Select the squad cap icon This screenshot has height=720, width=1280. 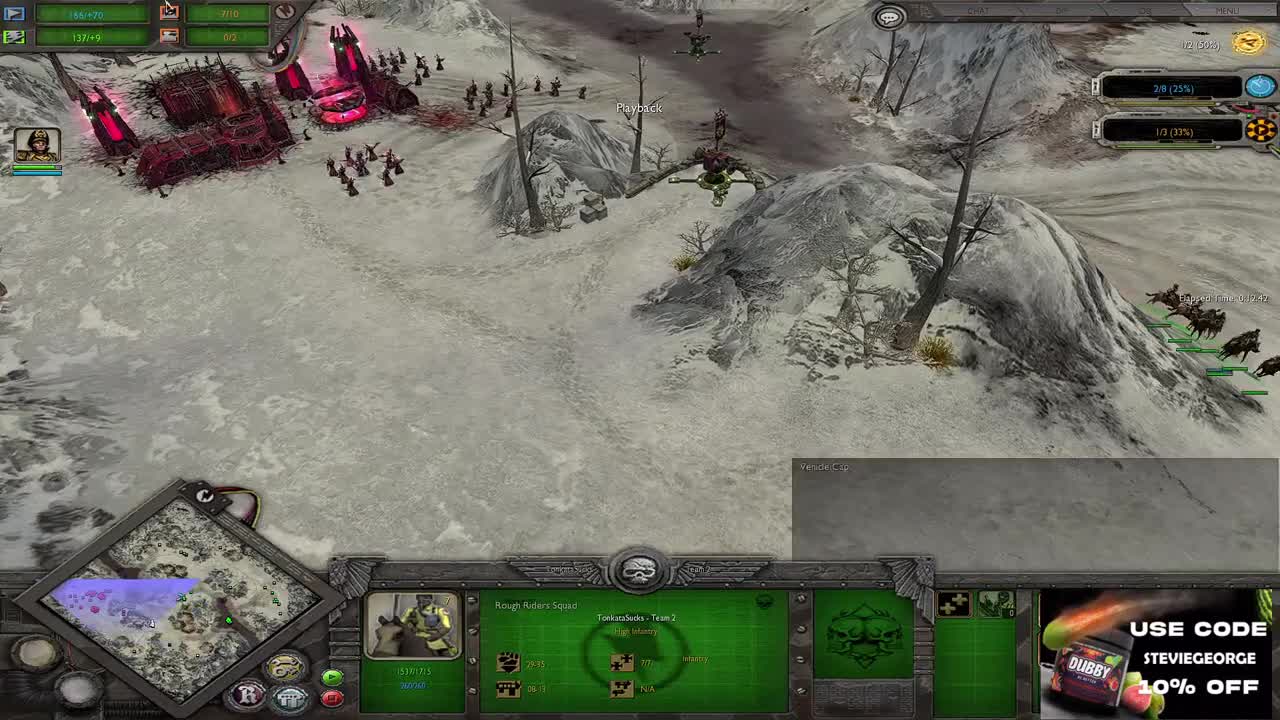click(170, 10)
